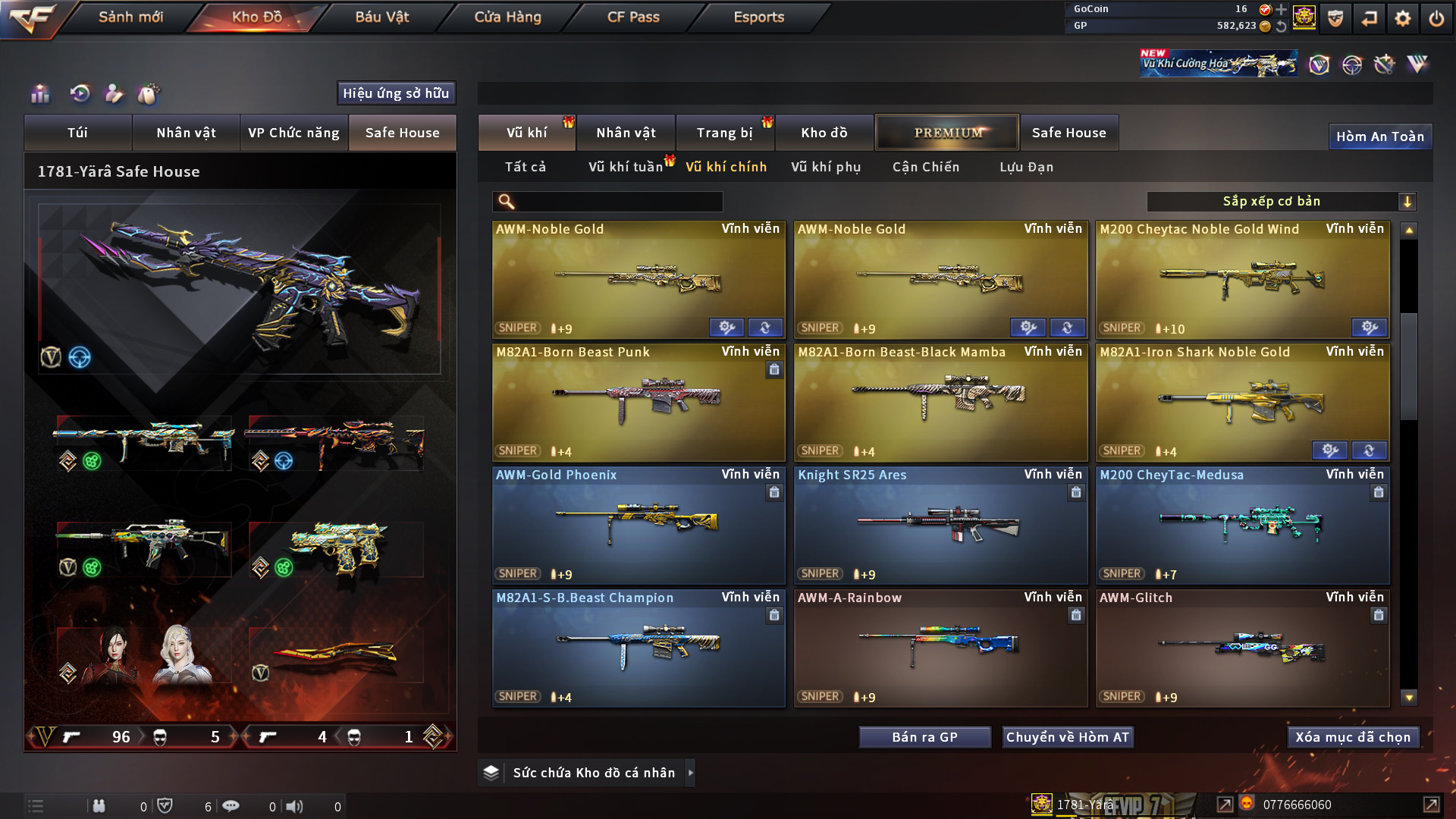
Task: Click Chuyển về Hòm AT button
Action: [x=1067, y=737]
